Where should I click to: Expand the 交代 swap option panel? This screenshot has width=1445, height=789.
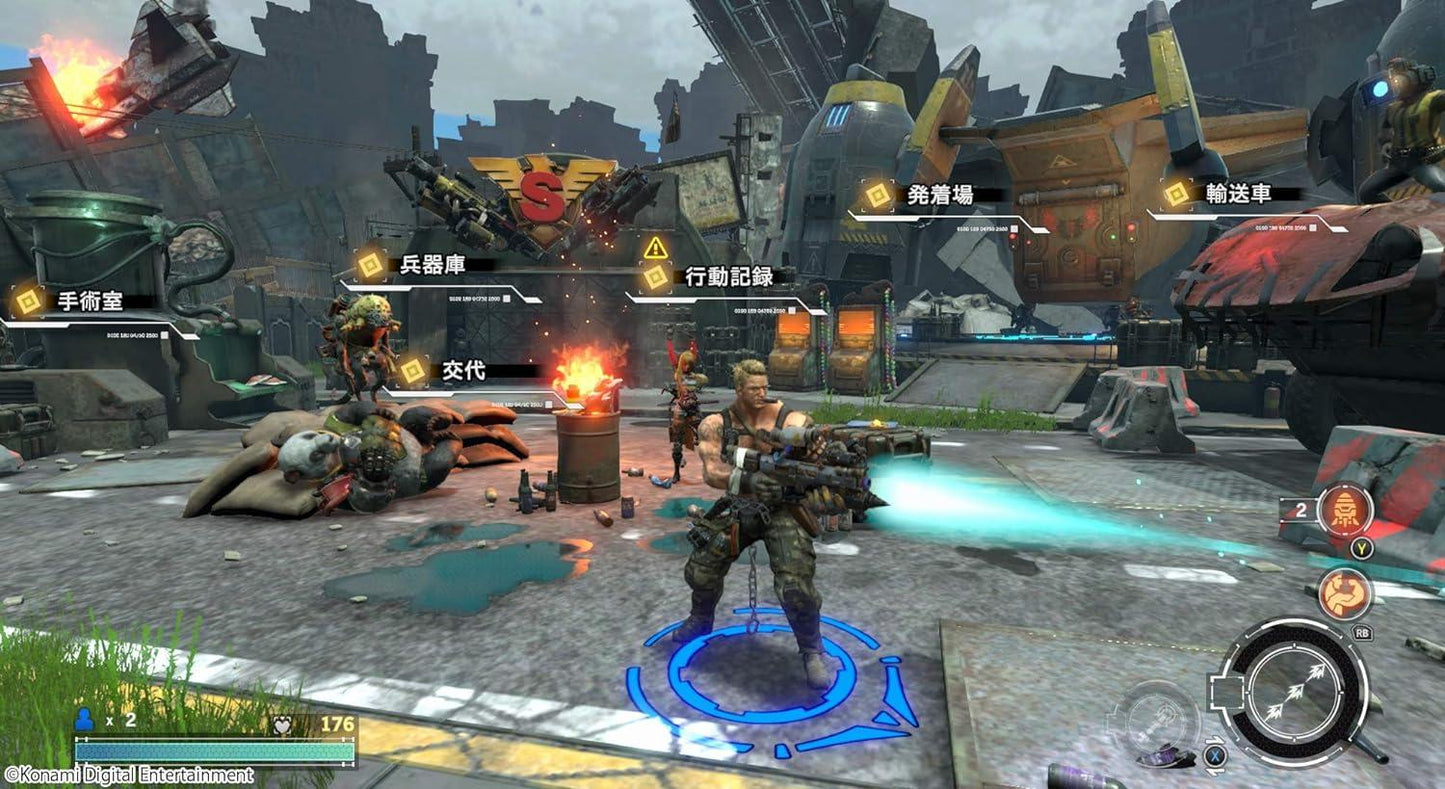[x=470, y=370]
